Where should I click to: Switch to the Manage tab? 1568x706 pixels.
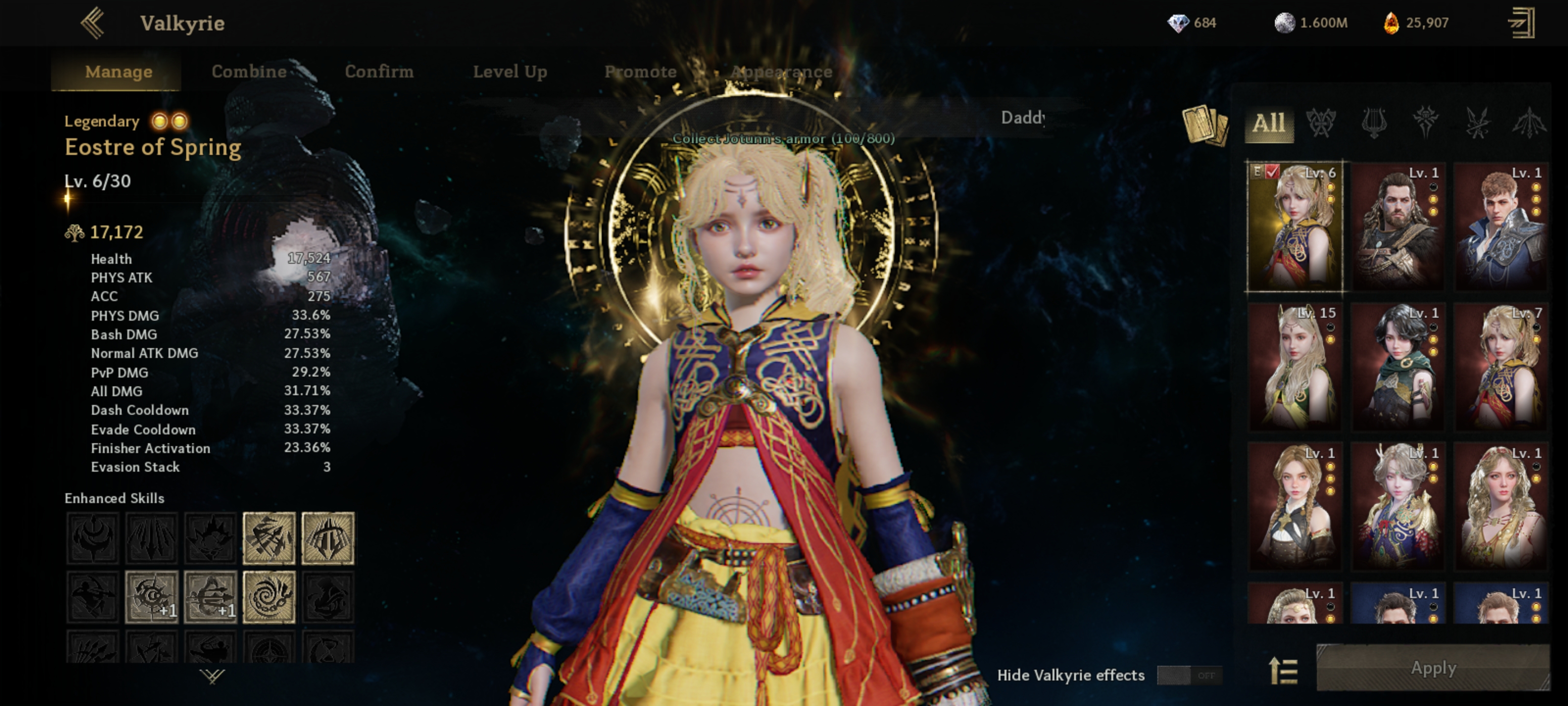coord(119,71)
